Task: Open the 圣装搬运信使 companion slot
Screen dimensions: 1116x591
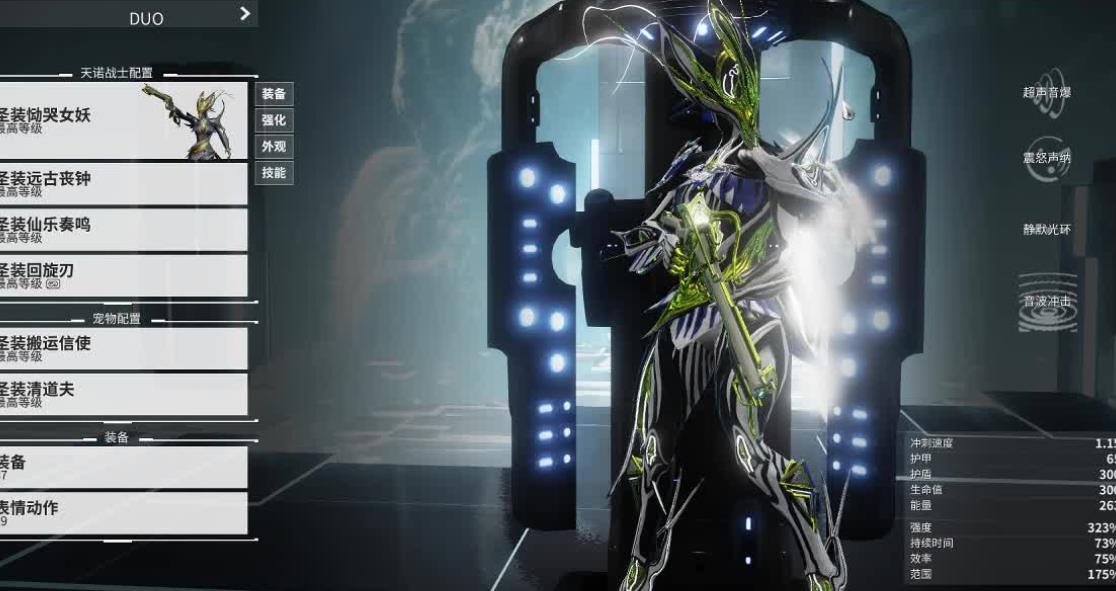Action: (x=122, y=349)
